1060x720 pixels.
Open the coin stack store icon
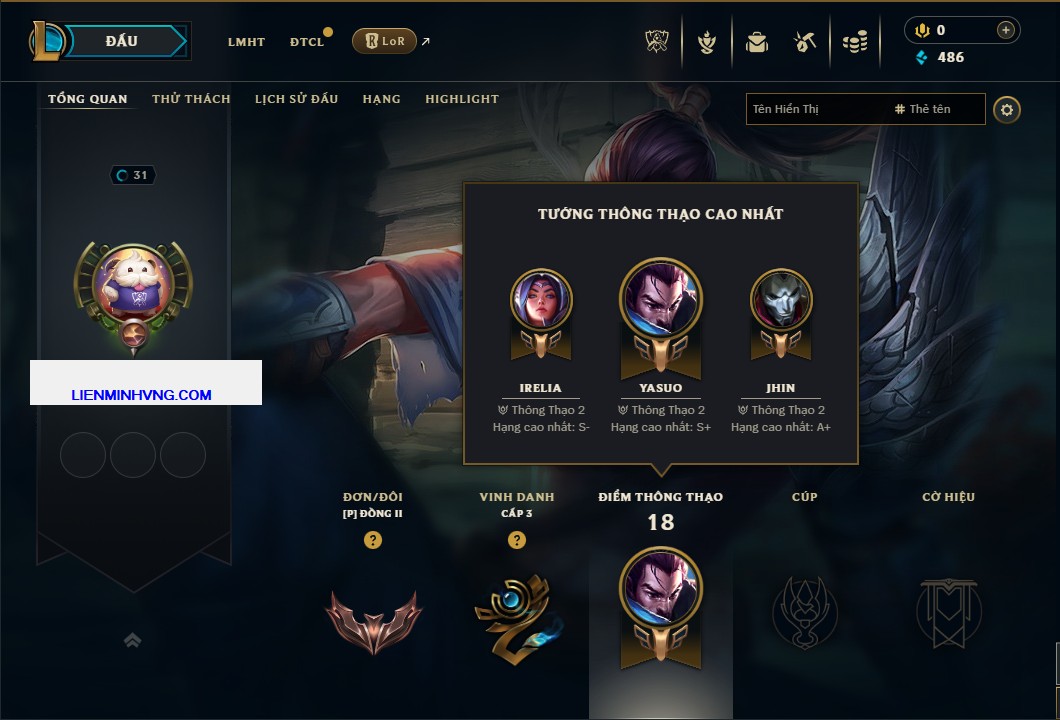[x=854, y=42]
